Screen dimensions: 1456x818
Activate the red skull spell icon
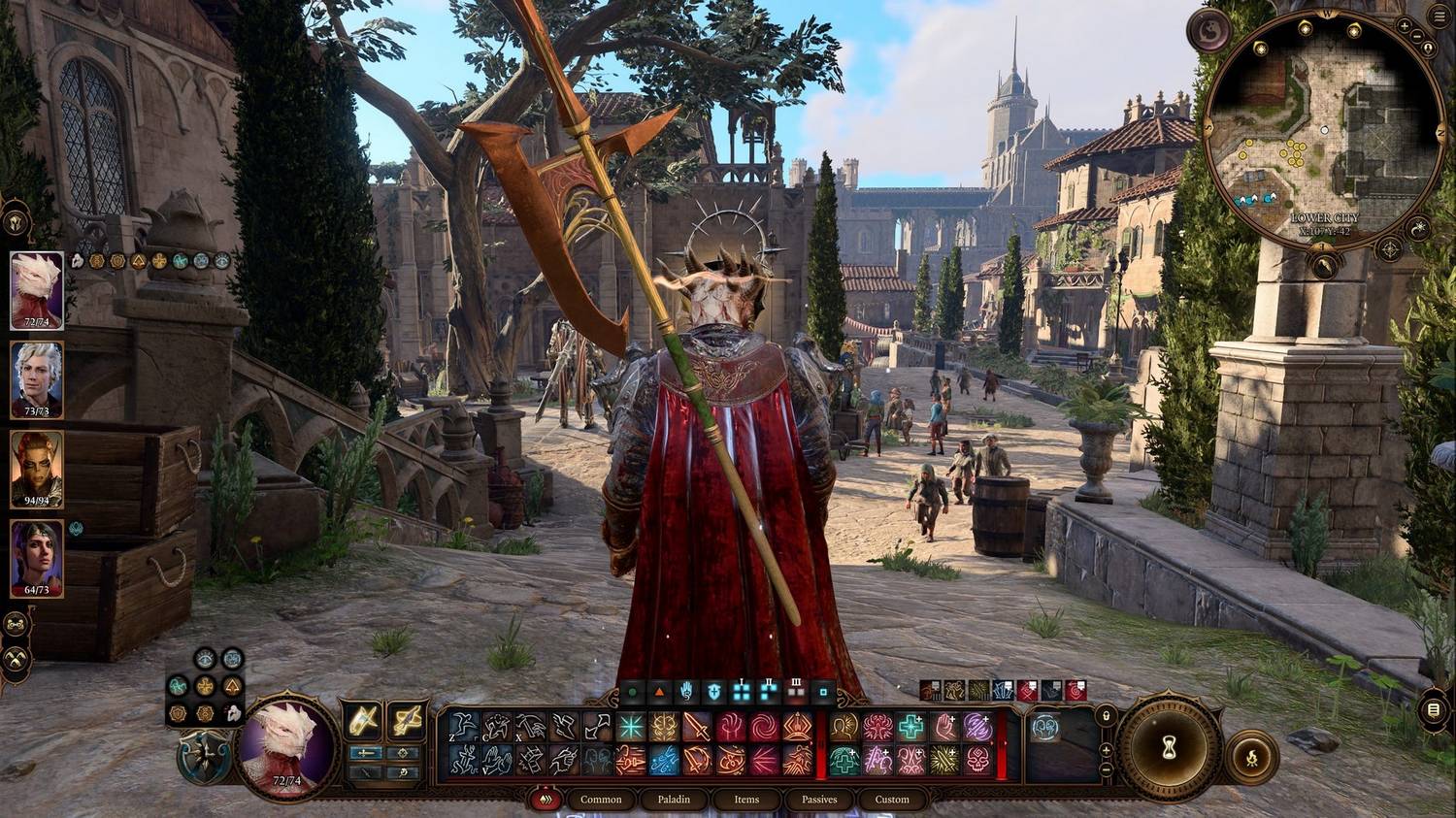click(x=978, y=760)
